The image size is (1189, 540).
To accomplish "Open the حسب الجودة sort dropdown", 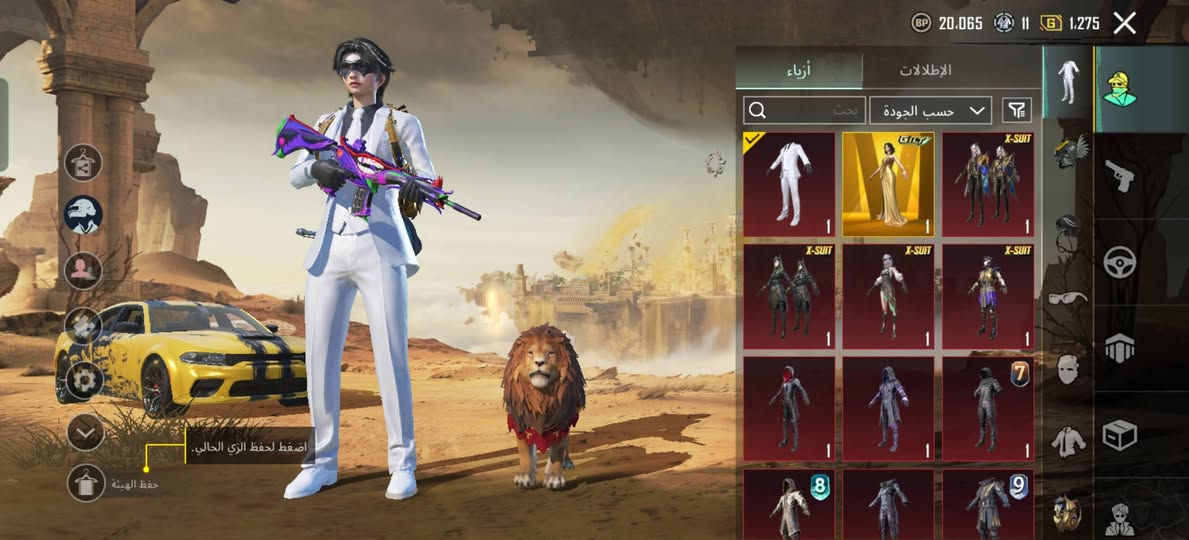I will (930, 109).
